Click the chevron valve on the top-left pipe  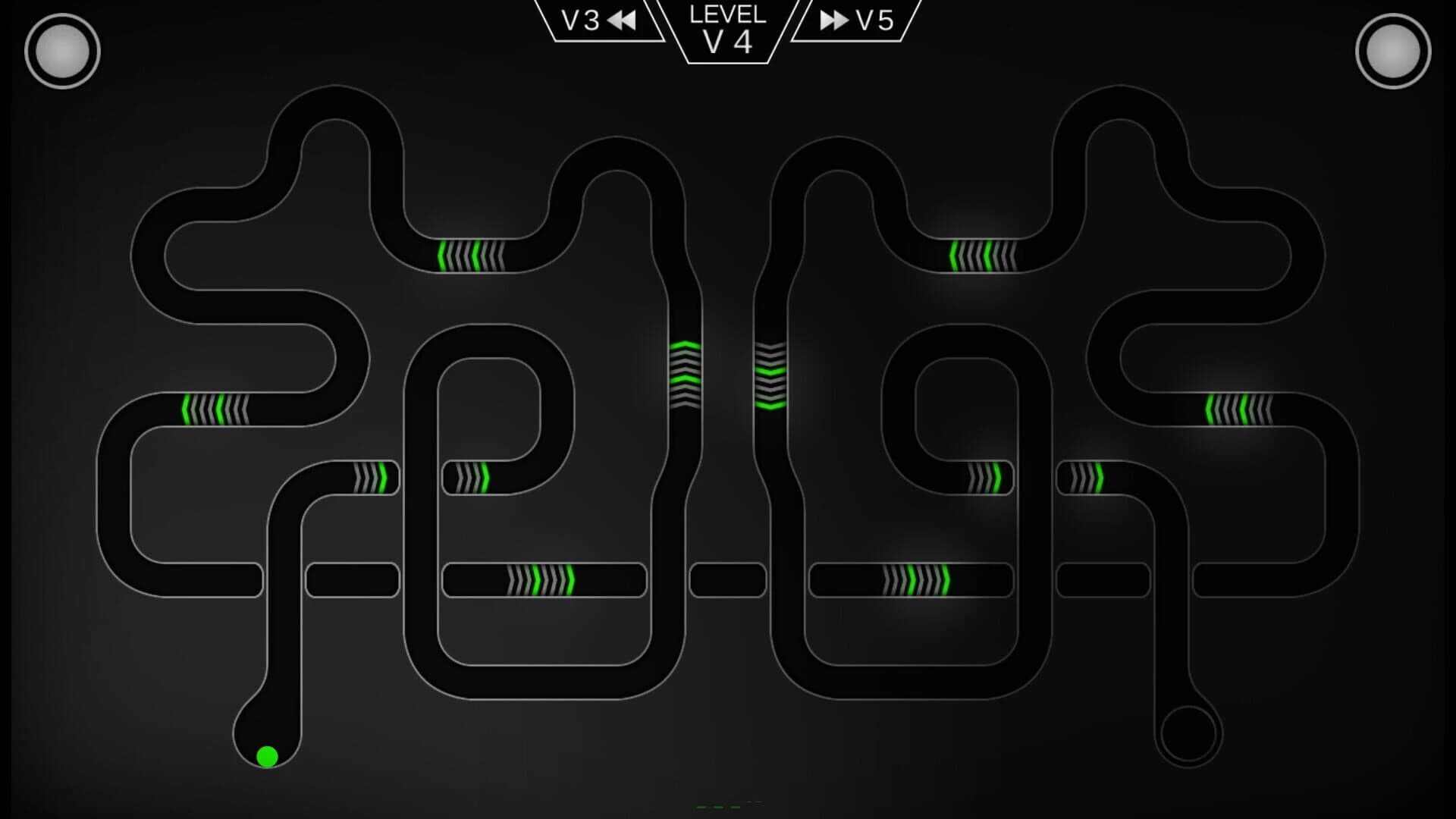tap(470, 258)
